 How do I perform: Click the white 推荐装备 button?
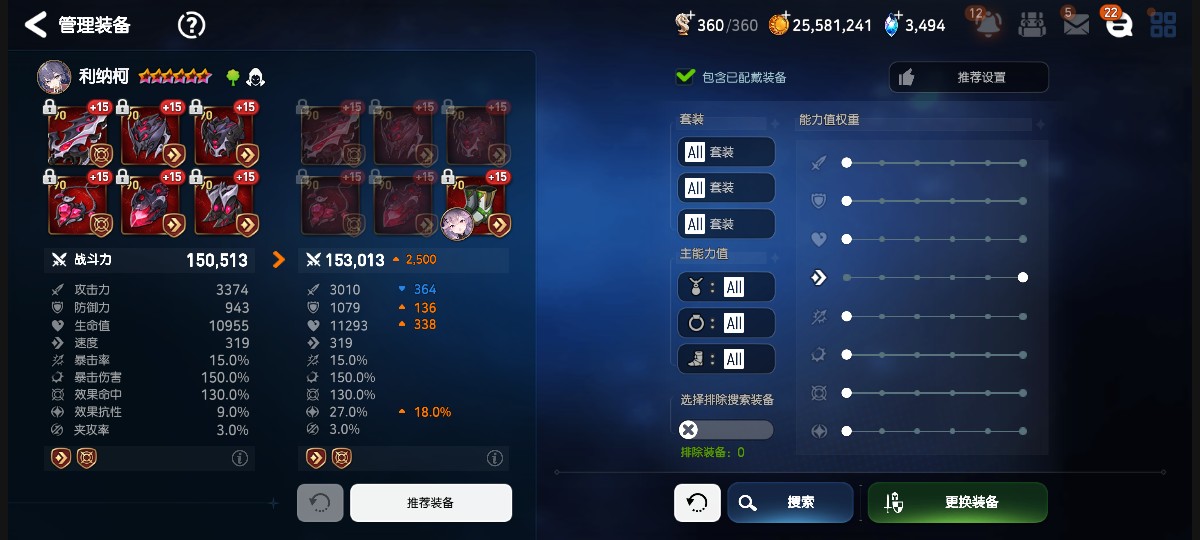coord(430,503)
